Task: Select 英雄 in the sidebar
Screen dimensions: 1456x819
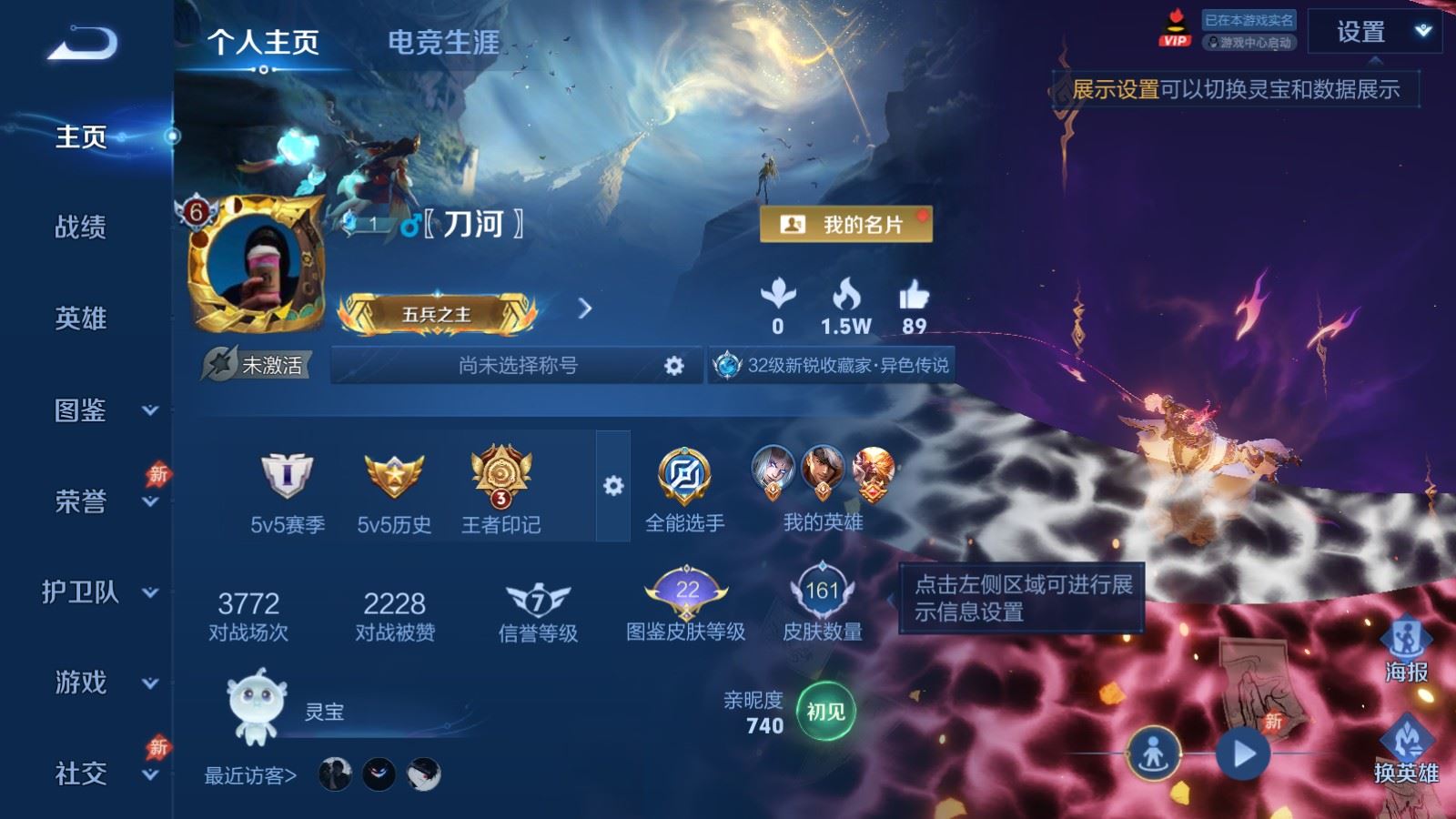Action: click(x=81, y=318)
